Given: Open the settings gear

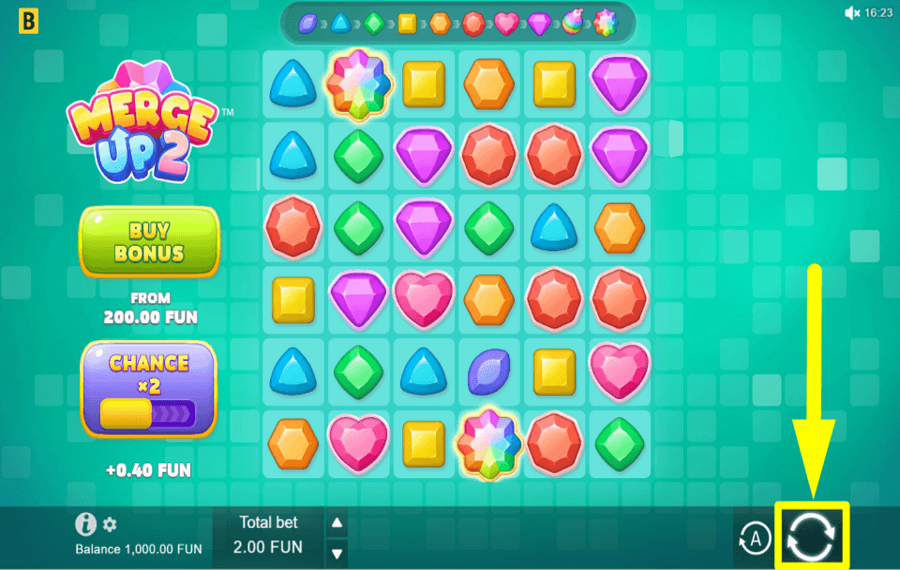Looking at the screenshot, I should [110, 524].
